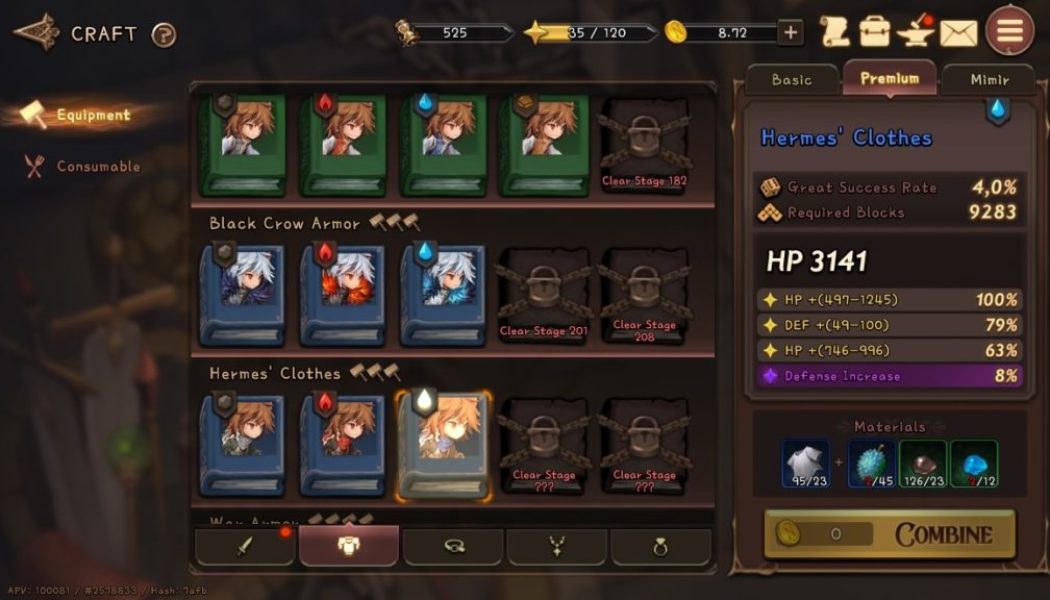Screen dimensions: 1050x600
Task: Open the sword weapon category tab
Action: 245,547
